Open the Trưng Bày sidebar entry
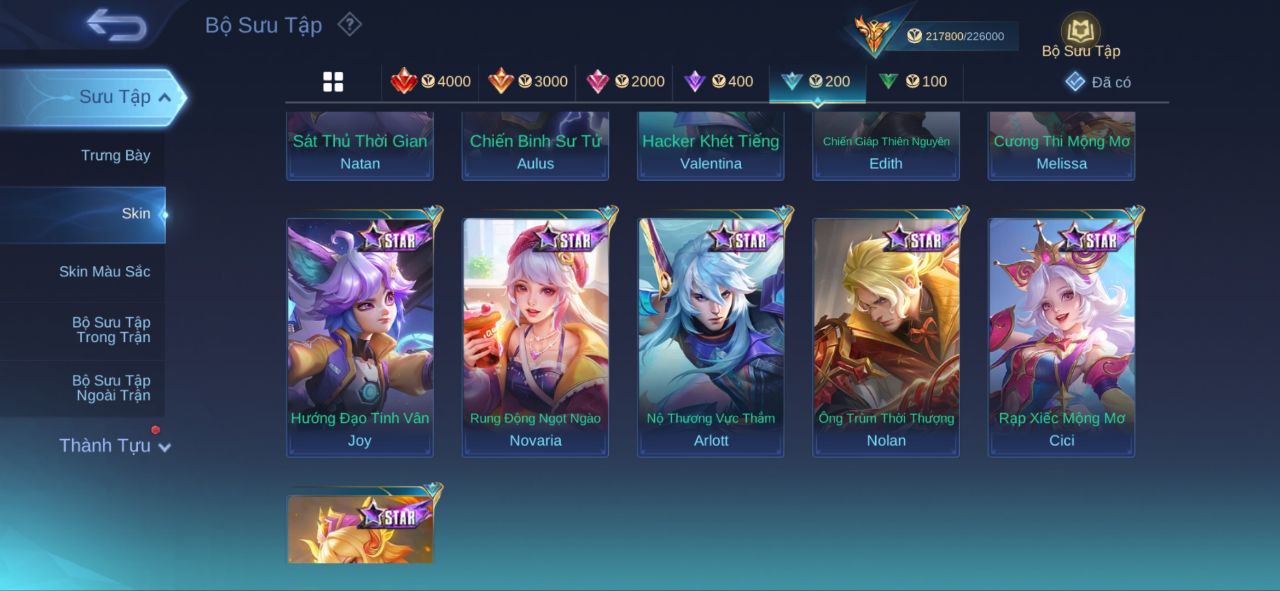 pyautogui.click(x=115, y=155)
